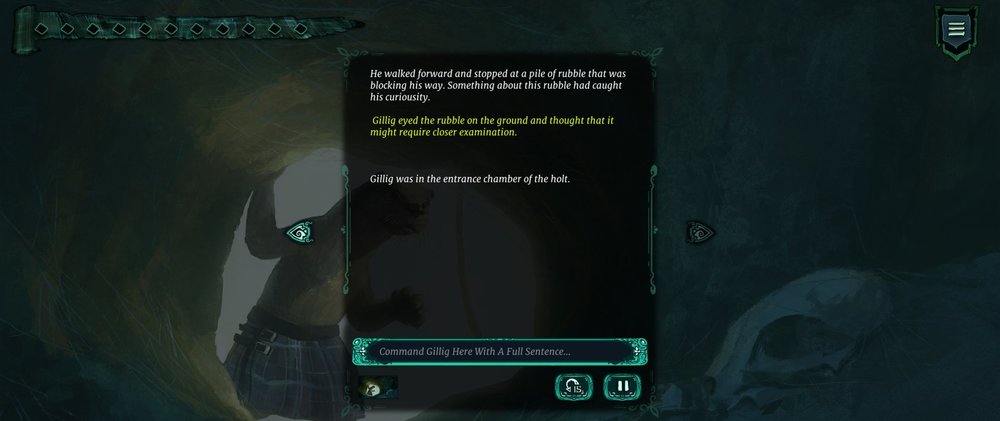Image resolution: width=1000 pixels, height=421 pixels.
Task: Go to the previous page using left arrow
Action: (299, 233)
